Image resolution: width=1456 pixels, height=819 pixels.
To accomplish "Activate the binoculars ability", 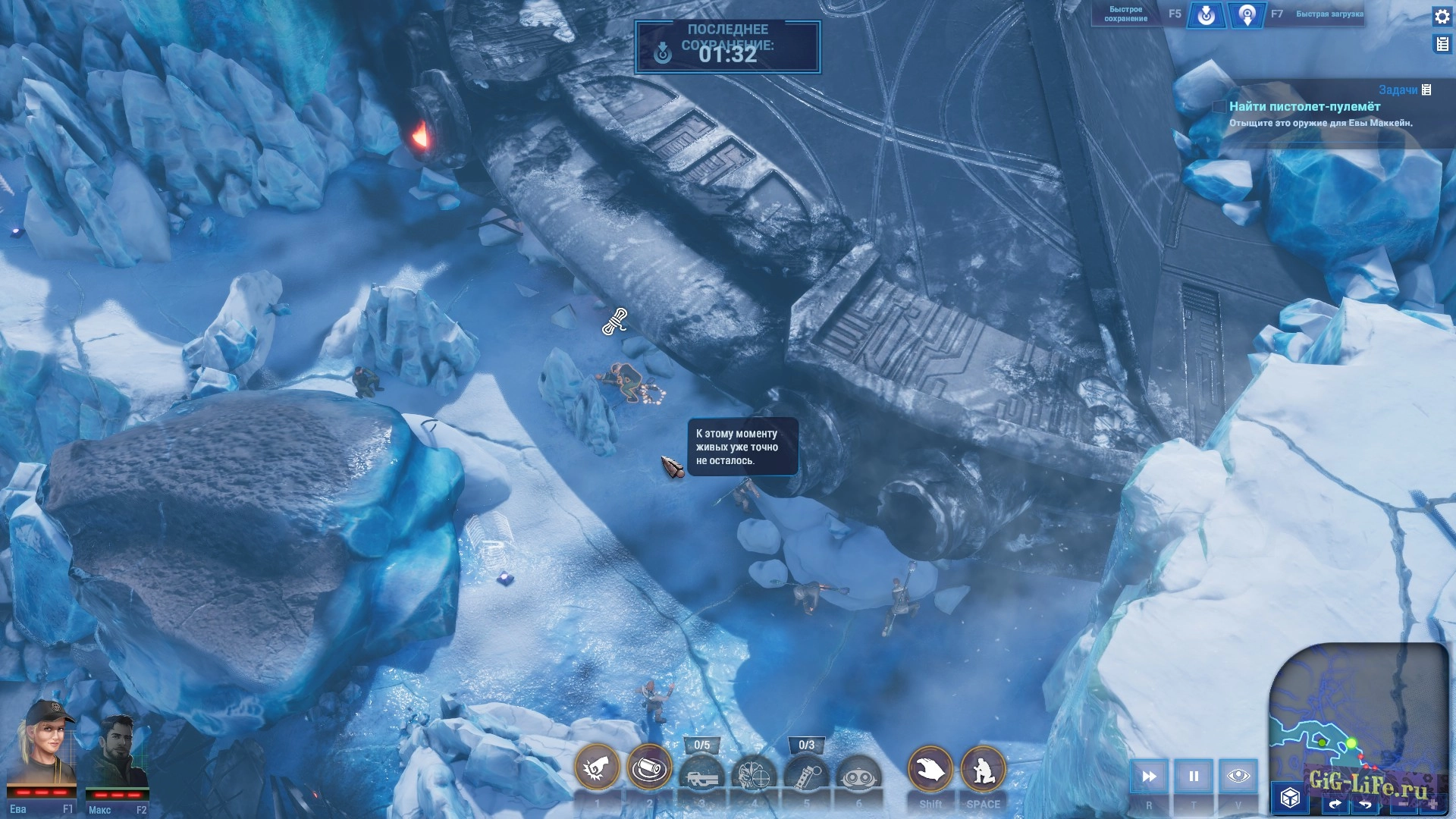I will tap(858, 775).
